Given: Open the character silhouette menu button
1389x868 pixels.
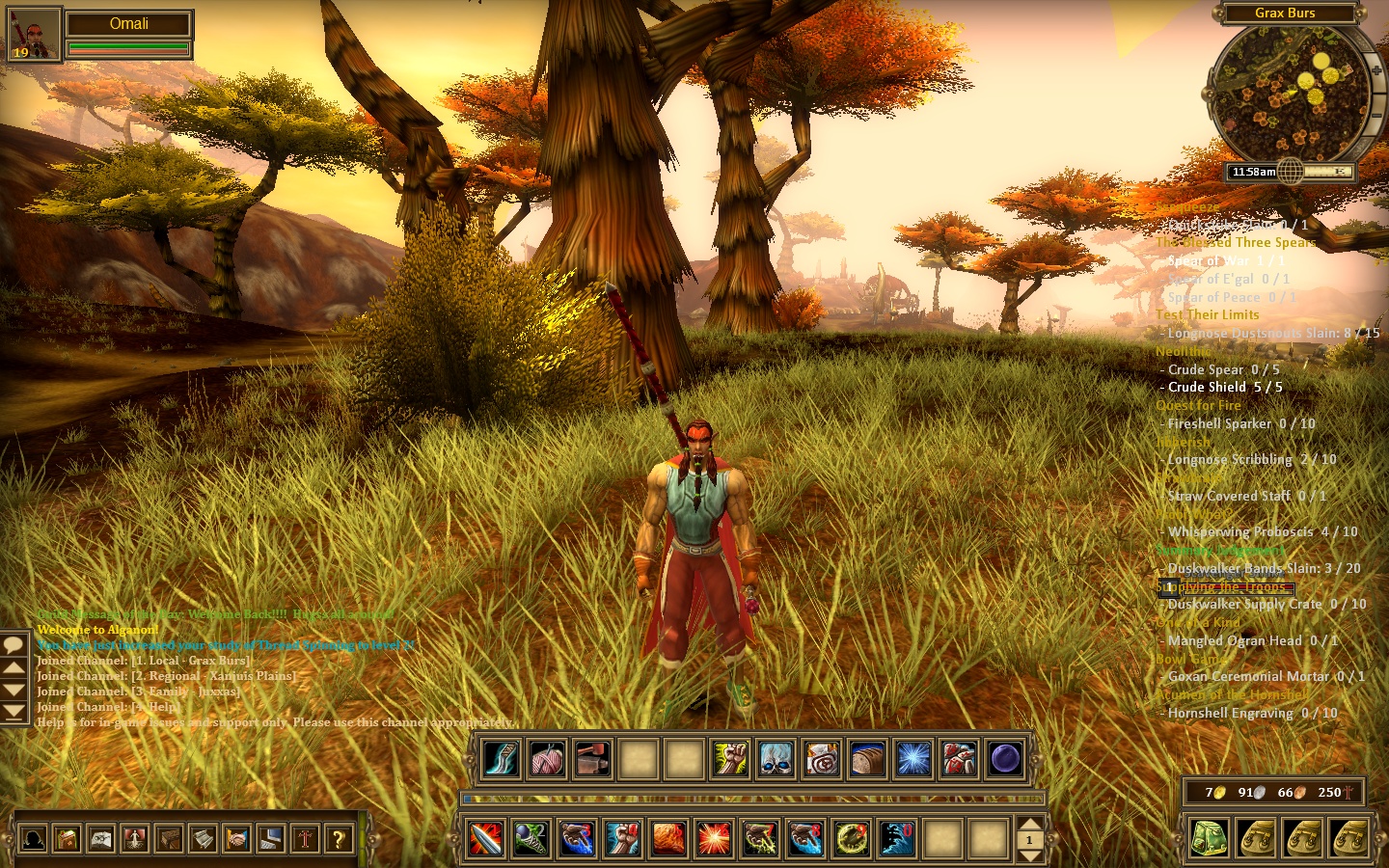Looking at the screenshot, I should pyautogui.click(x=33, y=839).
